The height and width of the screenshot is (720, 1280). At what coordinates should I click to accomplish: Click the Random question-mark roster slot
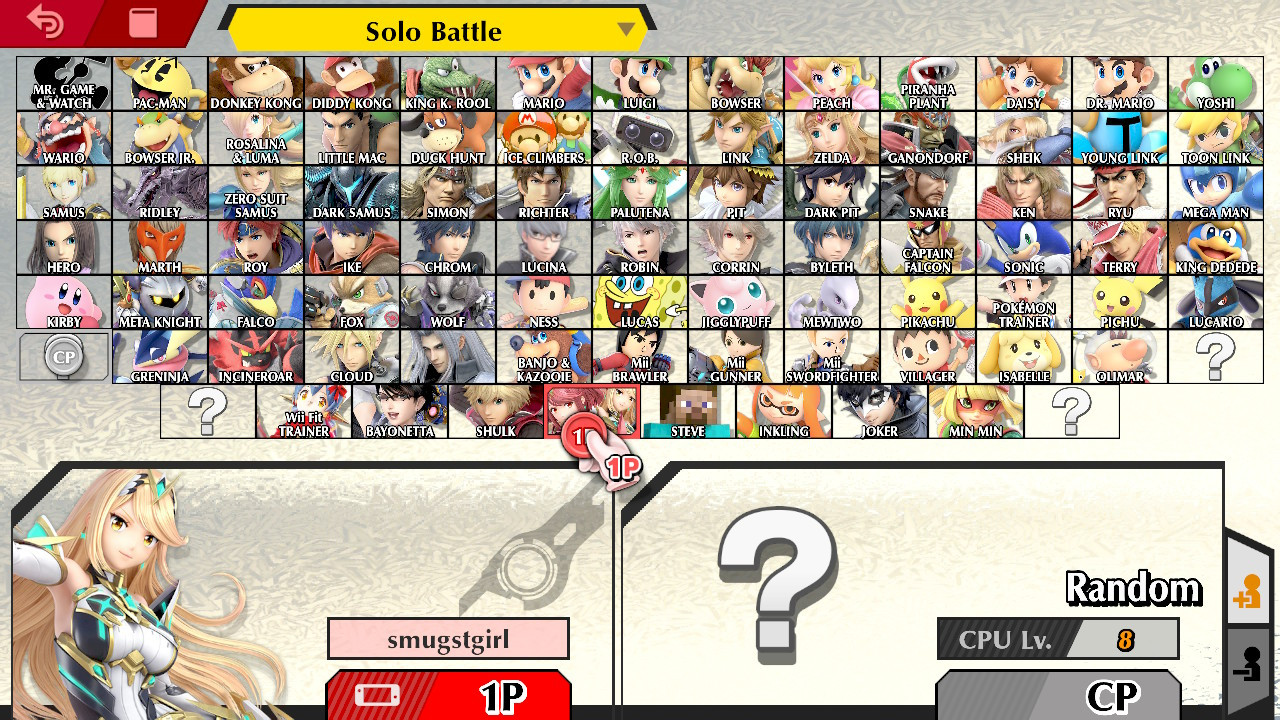pyautogui.click(x=1215, y=356)
